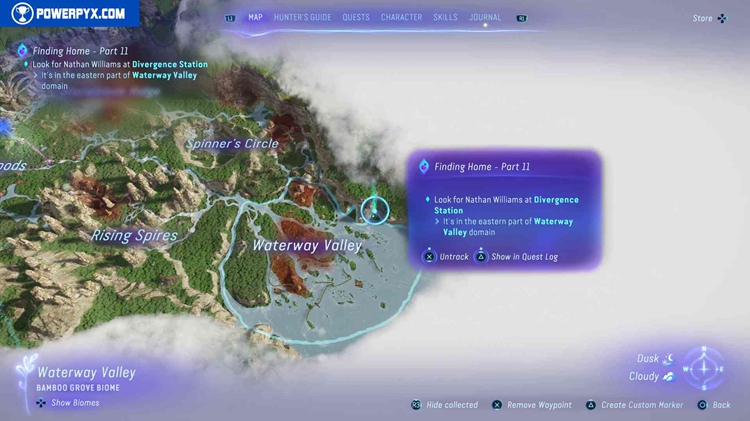Go back from the map
Viewport: 750px width, 421px height.
pyautogui.click(x=714, y=405)
